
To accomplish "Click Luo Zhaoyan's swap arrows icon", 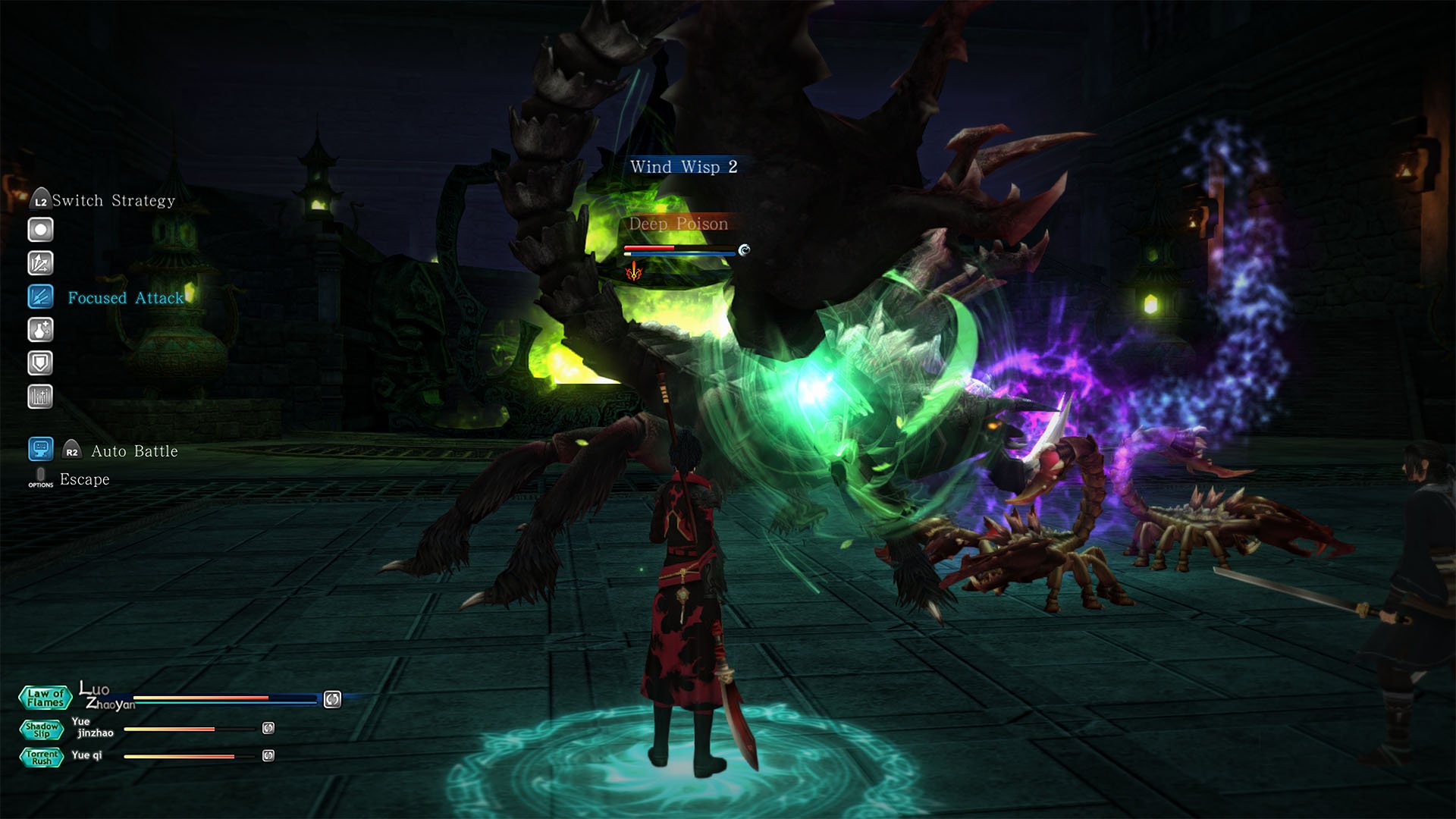I will coord(332,699).
